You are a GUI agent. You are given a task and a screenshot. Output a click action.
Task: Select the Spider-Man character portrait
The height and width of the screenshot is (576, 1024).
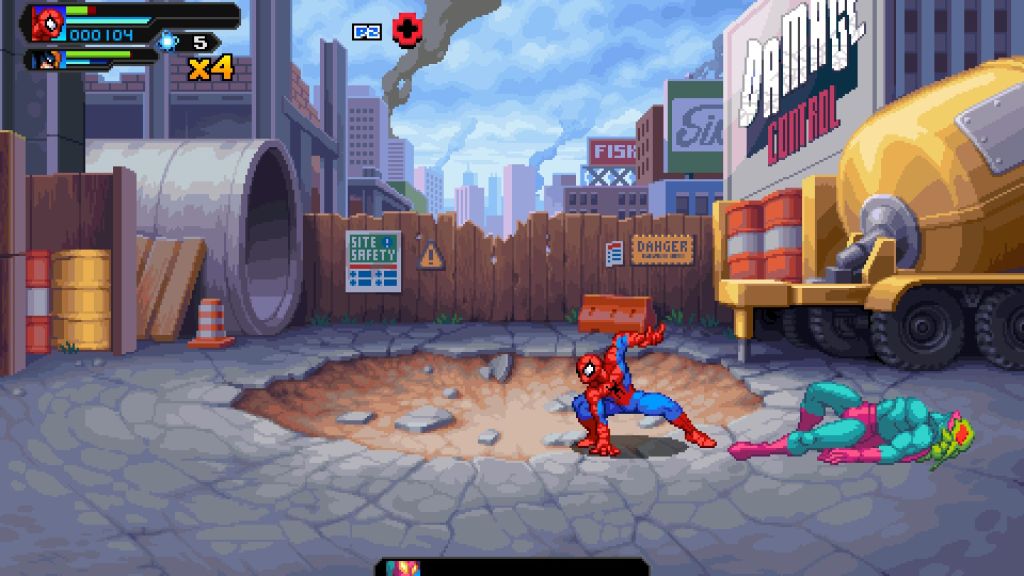tap(47, 23)
